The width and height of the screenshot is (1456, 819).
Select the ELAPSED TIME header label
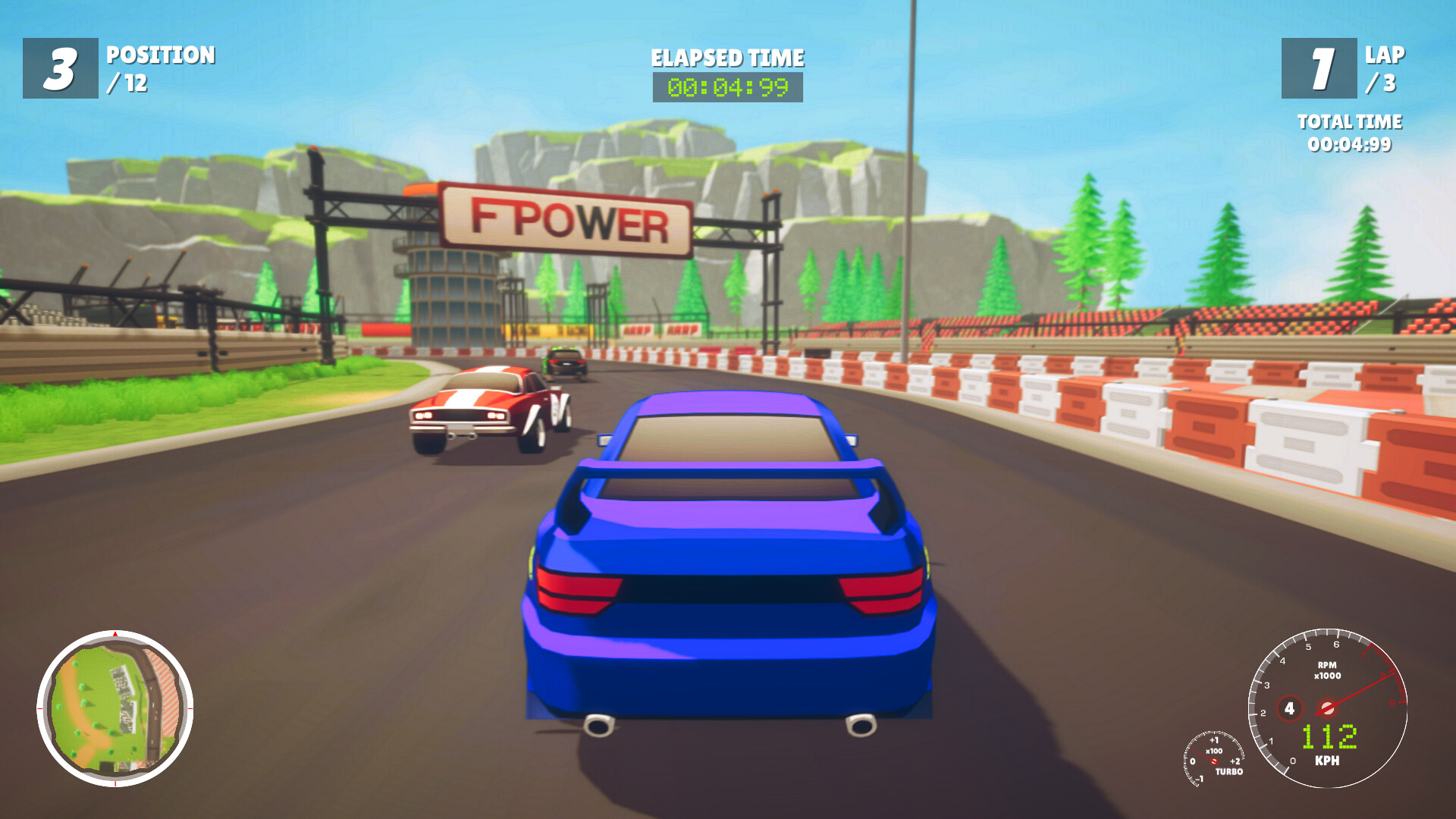click(x=726, y=58)
